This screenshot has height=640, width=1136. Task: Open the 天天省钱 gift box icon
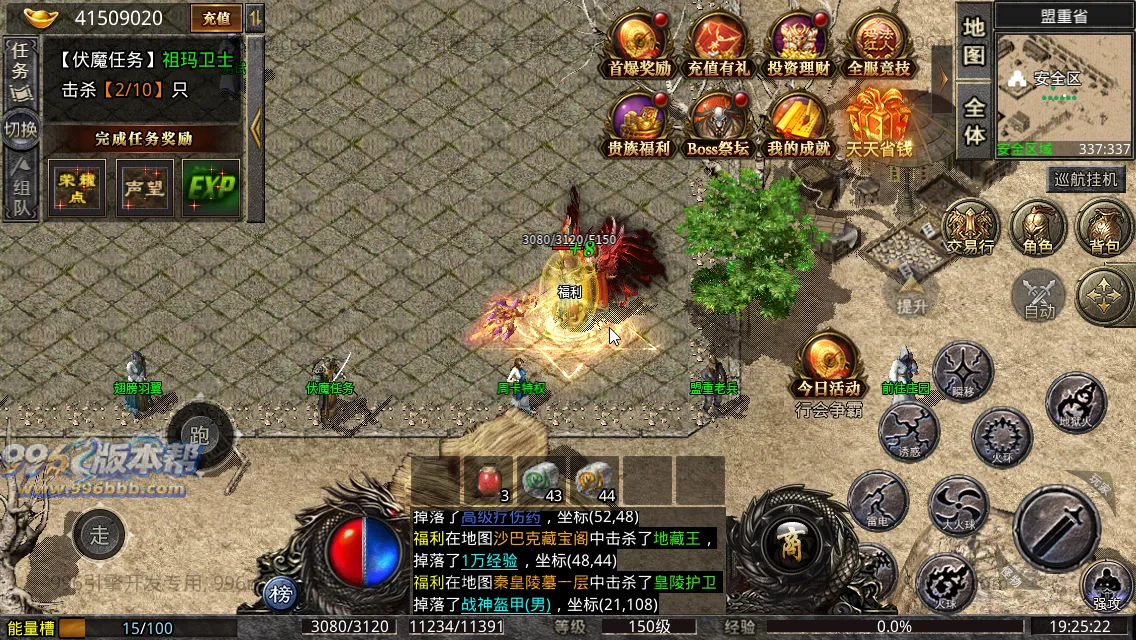(879, 122)
